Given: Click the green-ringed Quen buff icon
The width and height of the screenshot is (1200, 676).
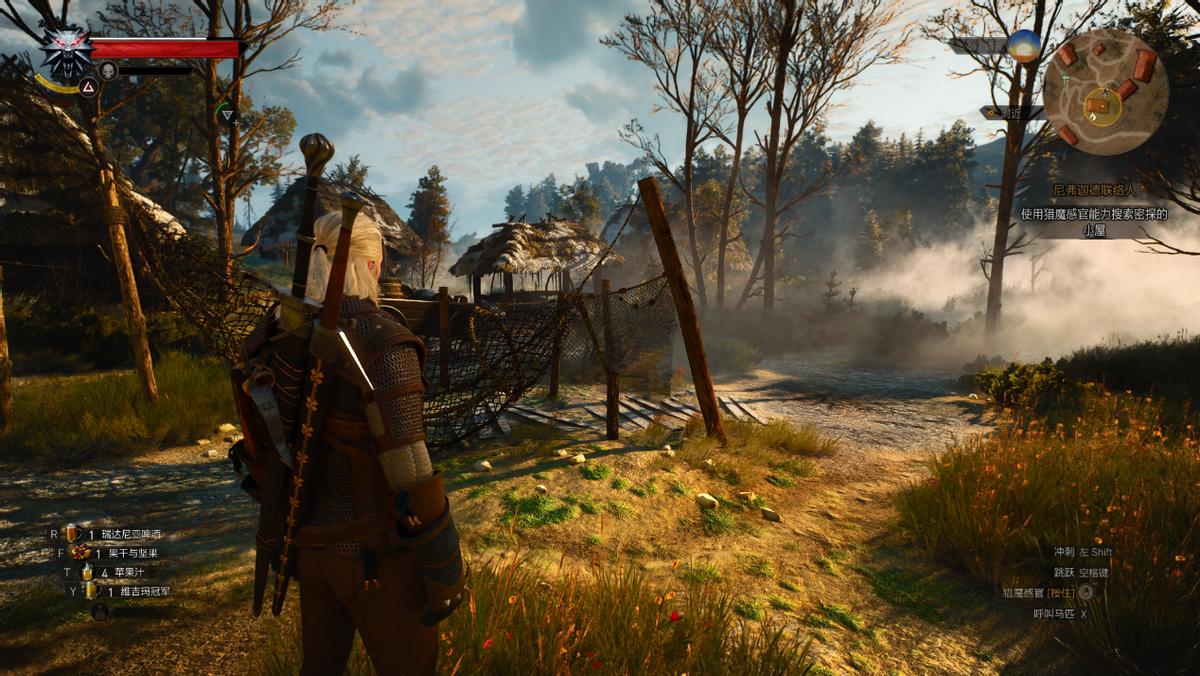Looking at the screenshot, I should pos(227,115).
